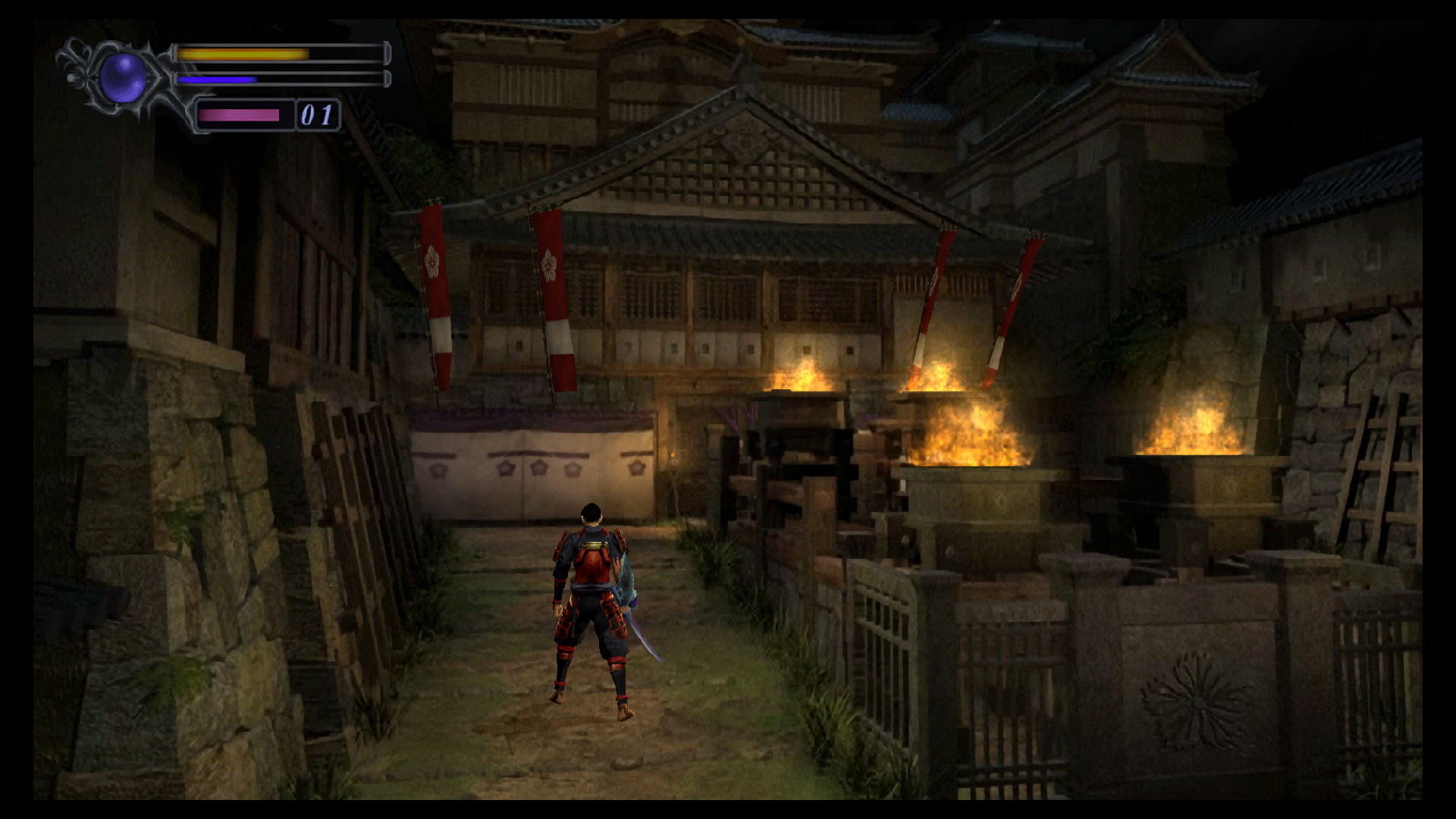Click the purple soul orb icon
Screen dimensions: 1456x819
point(123,77)
